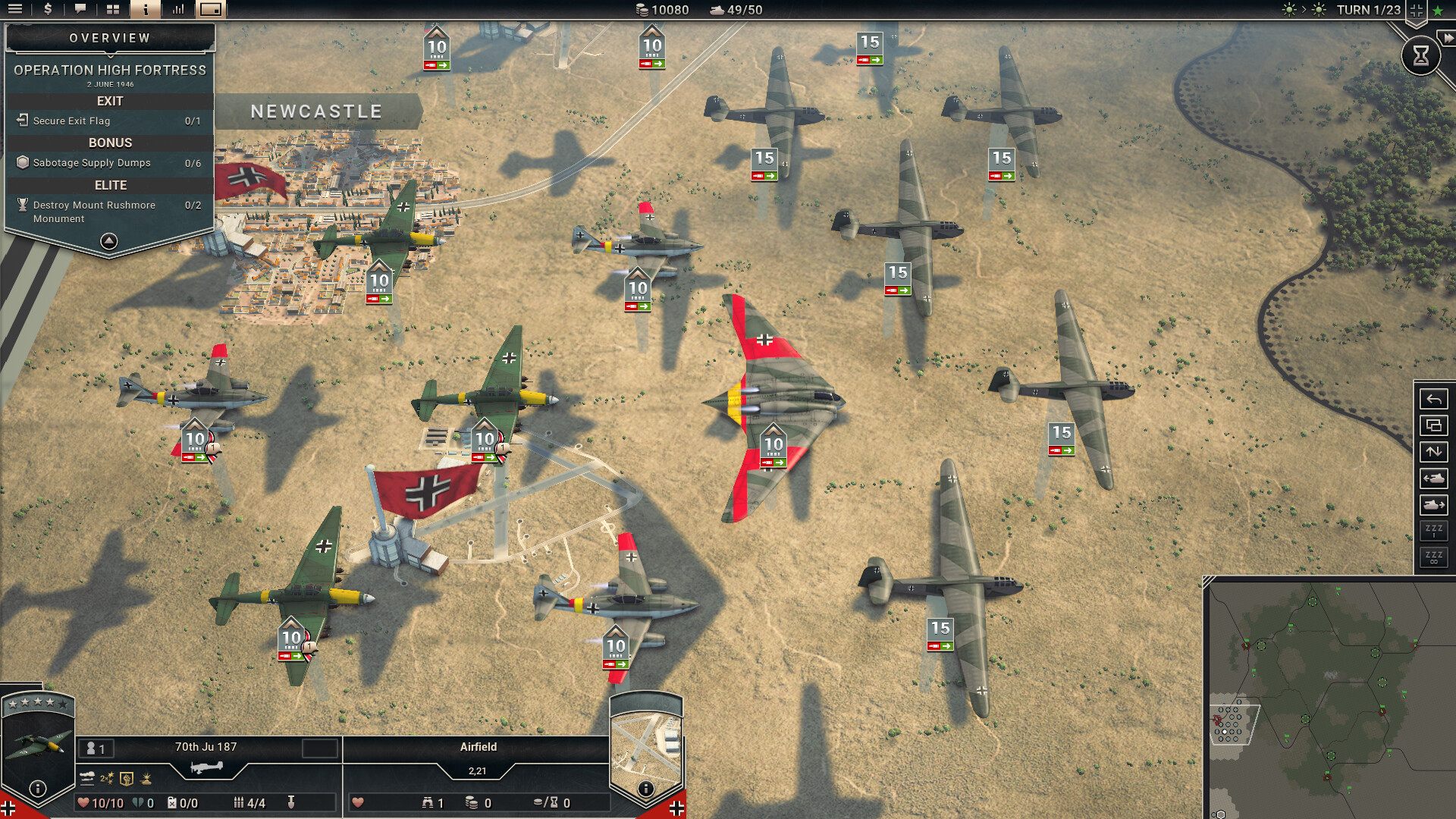Click the up-down arrows icon on the right toolbar

coord(1433,450)
